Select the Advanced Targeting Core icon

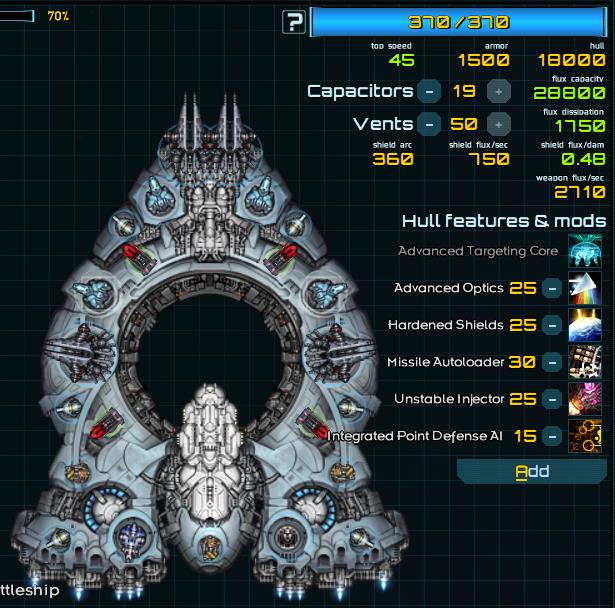pyautogui.click(x=584, y=251)
